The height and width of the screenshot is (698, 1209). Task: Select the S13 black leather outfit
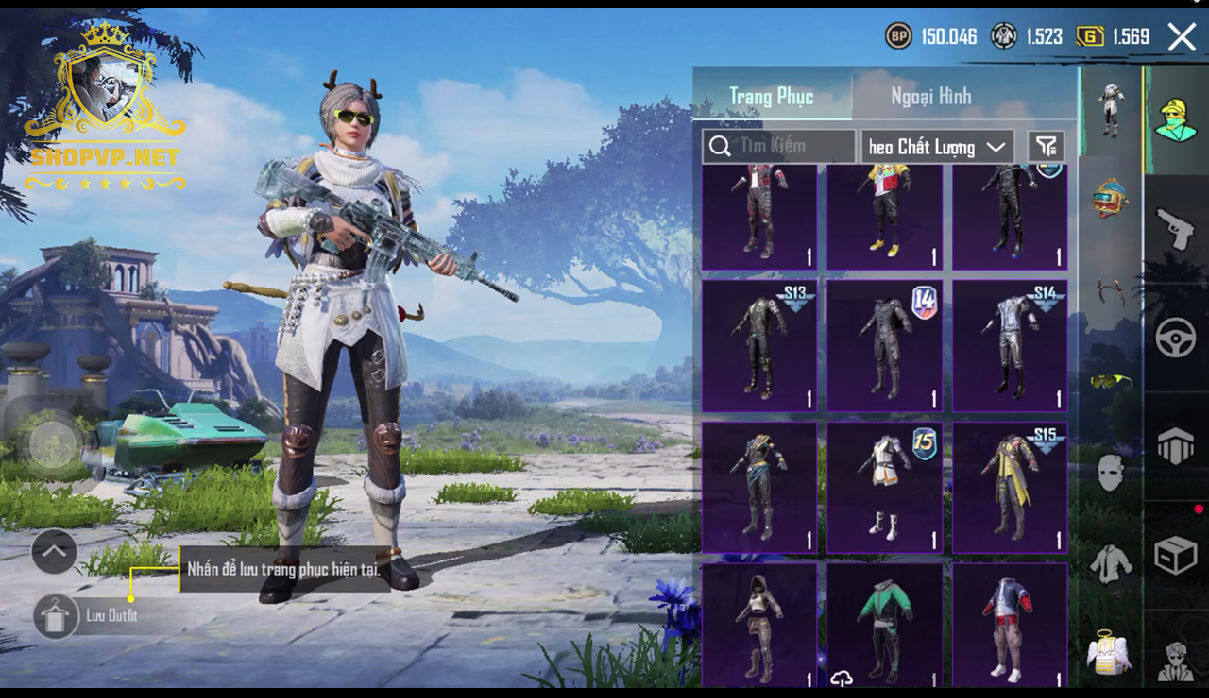759,346
